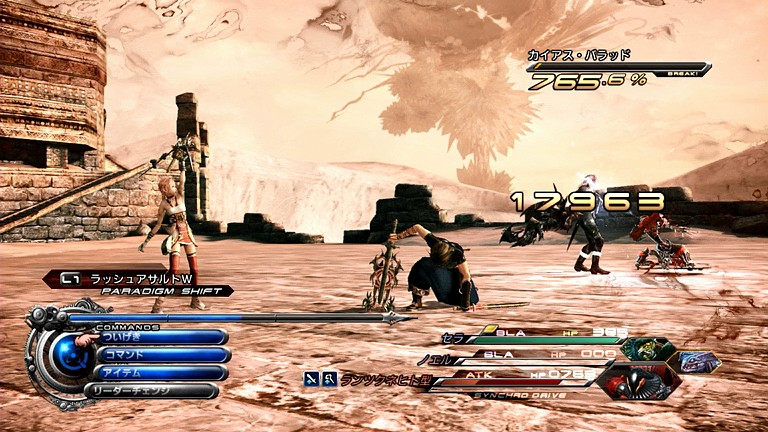This screenshot has height=432, width=768.
Task: Select the red armored monster portrait
Action: (641, 380)
